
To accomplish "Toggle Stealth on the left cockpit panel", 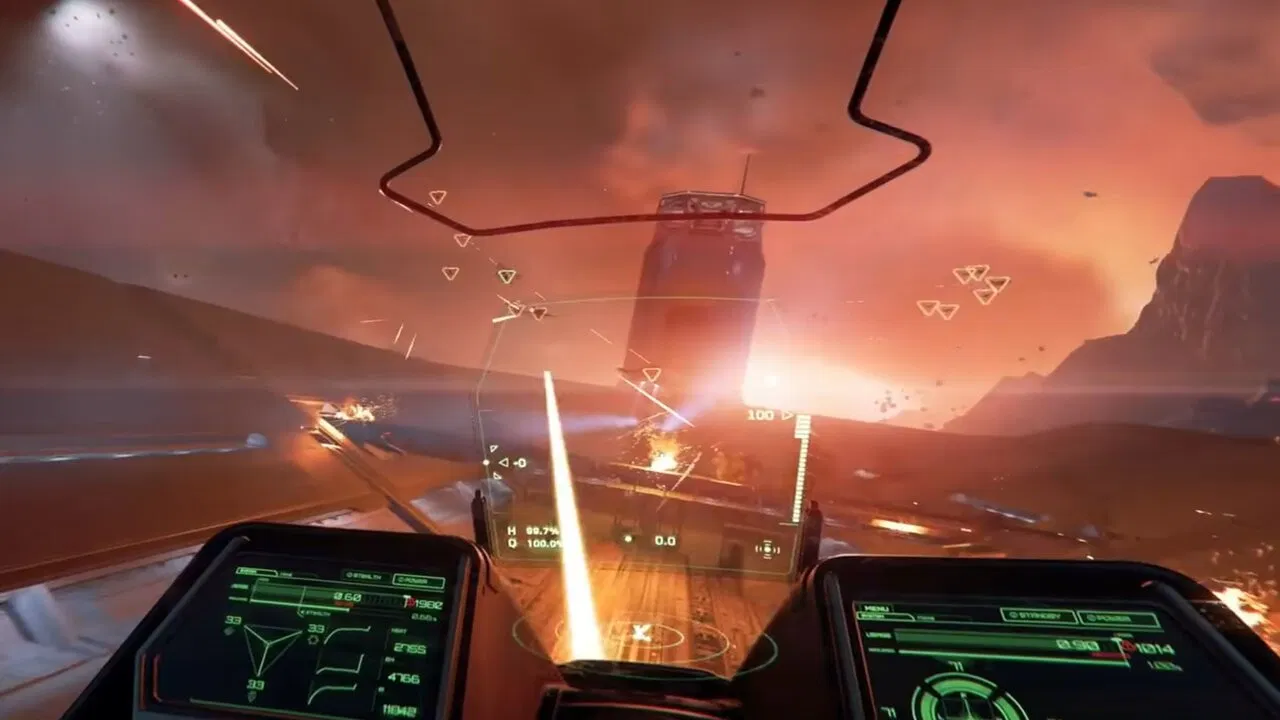I will pyautogui.click(x=364, y=576).
